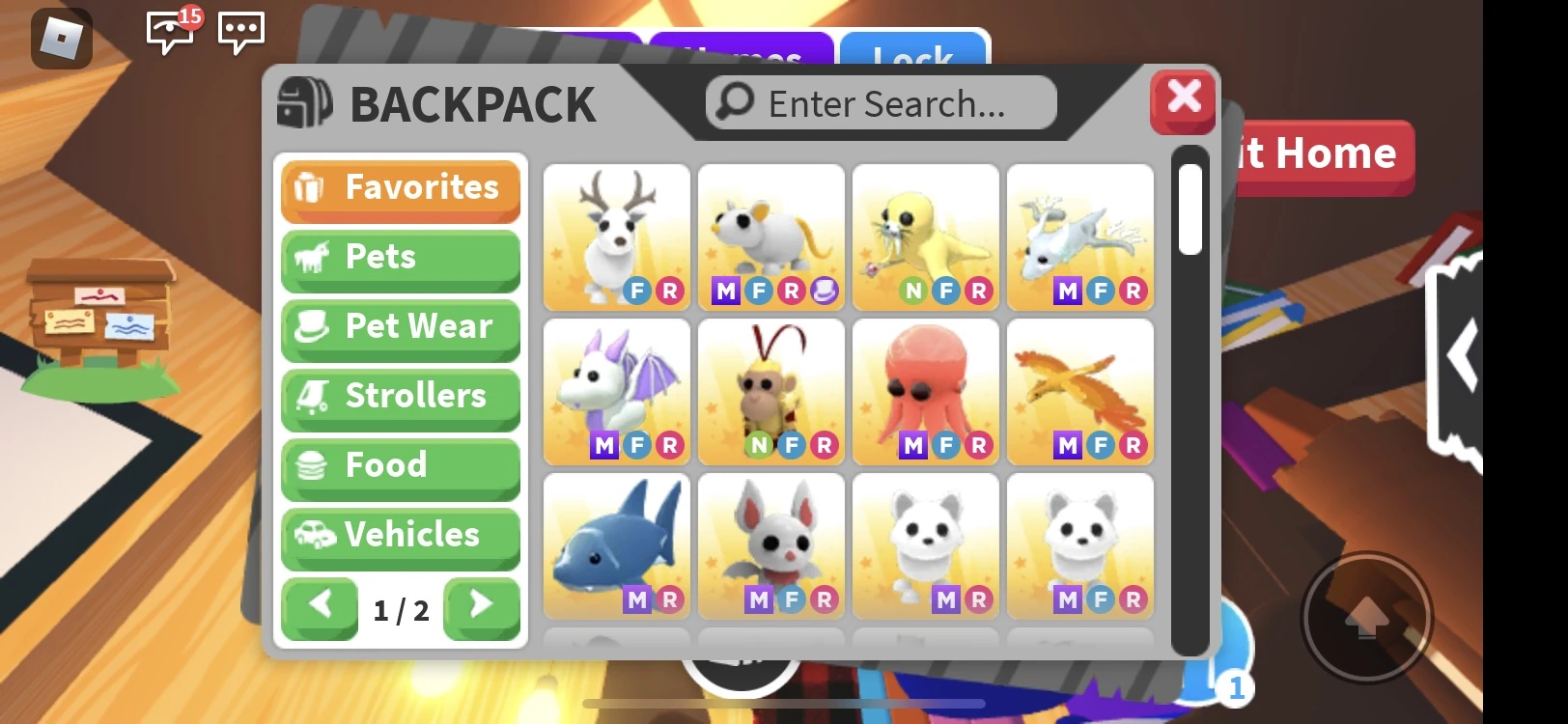Switch to the Pets category
Screen dimensions: 1568x724
[400, 258]
